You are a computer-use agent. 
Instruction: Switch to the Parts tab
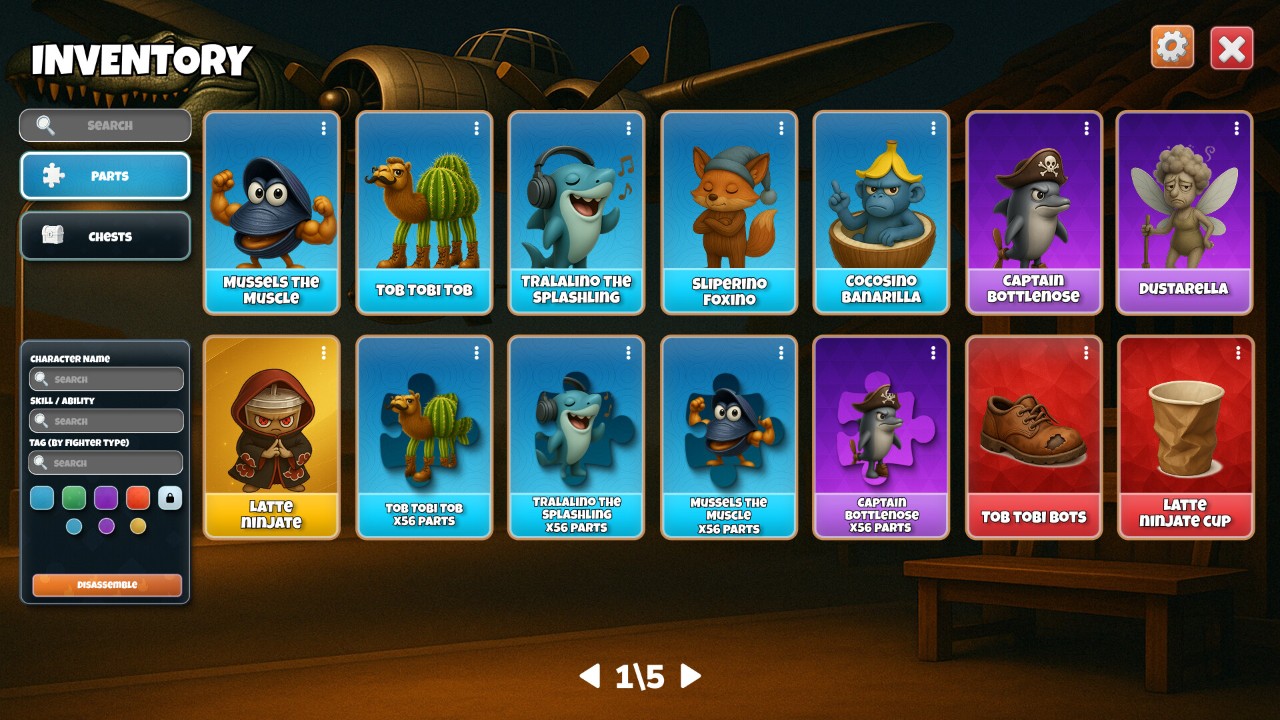105,176
